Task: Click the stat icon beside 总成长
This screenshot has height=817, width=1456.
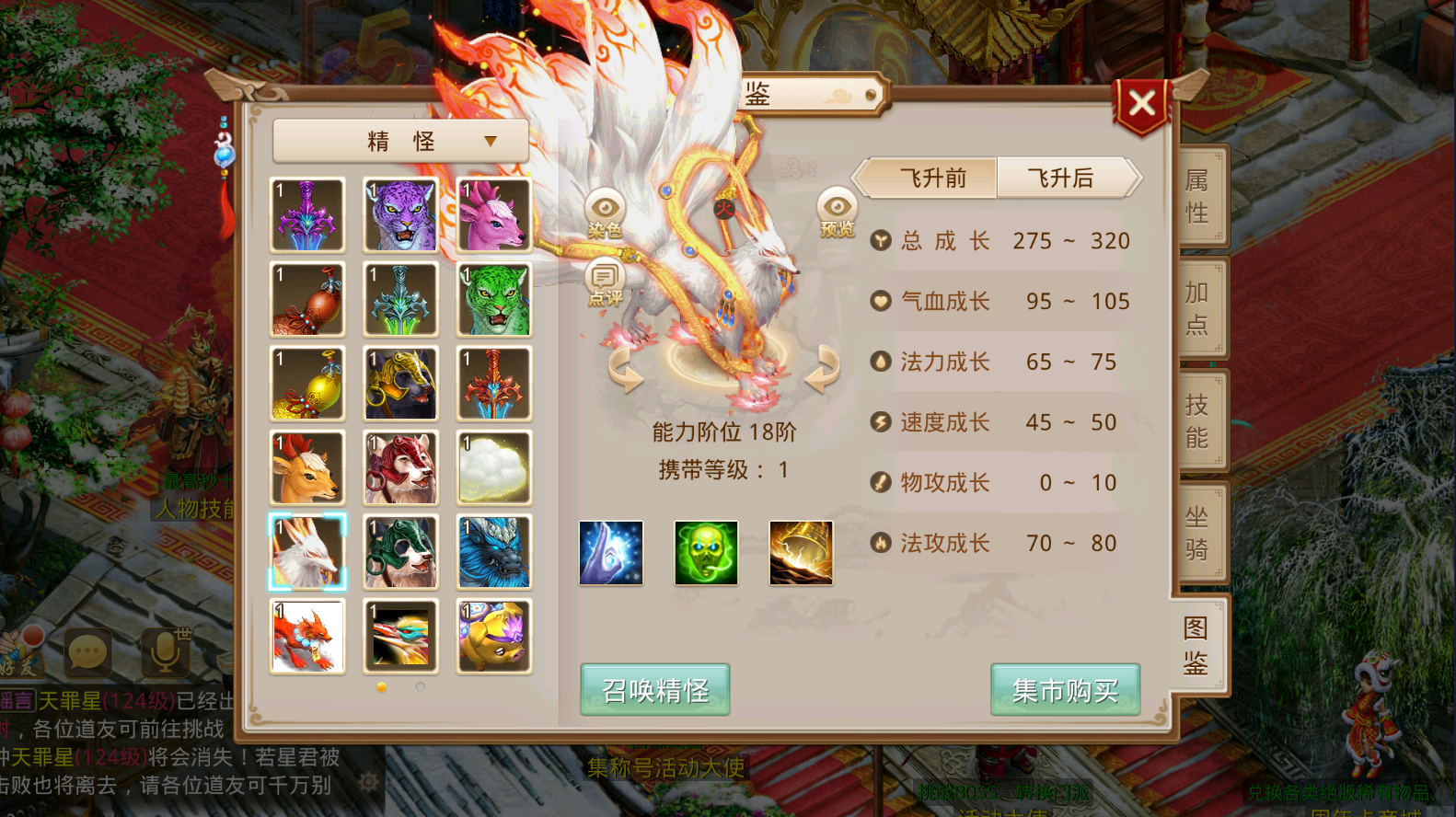Action: pos(881,240)
